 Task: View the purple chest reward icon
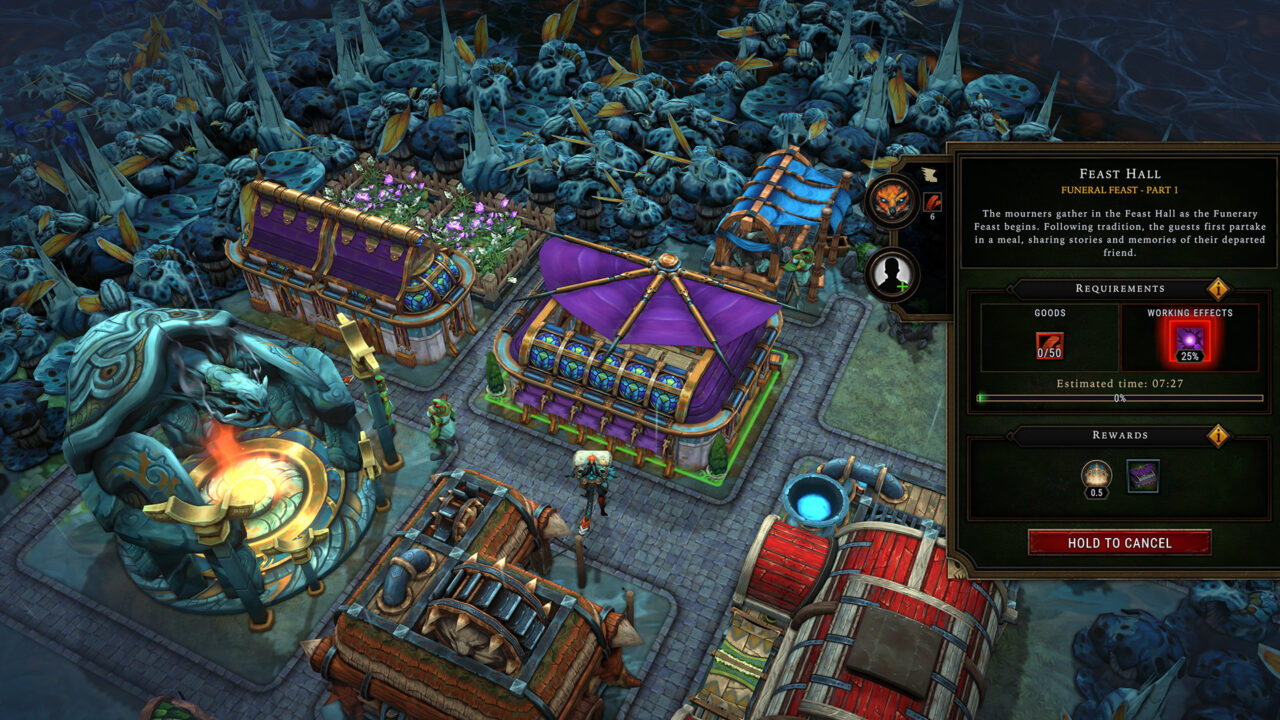[x=1143, y=476]
